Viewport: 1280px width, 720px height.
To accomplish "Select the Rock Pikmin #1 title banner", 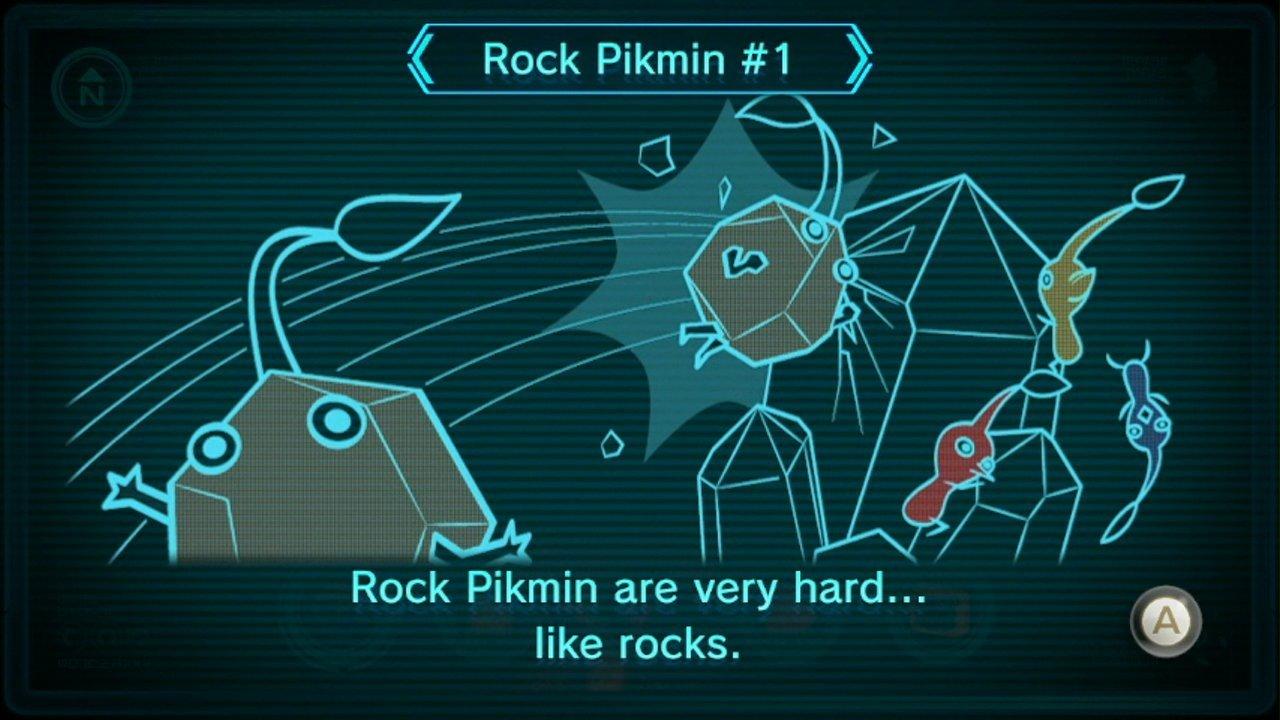I will pyautogui.click(x=641, y=60).
